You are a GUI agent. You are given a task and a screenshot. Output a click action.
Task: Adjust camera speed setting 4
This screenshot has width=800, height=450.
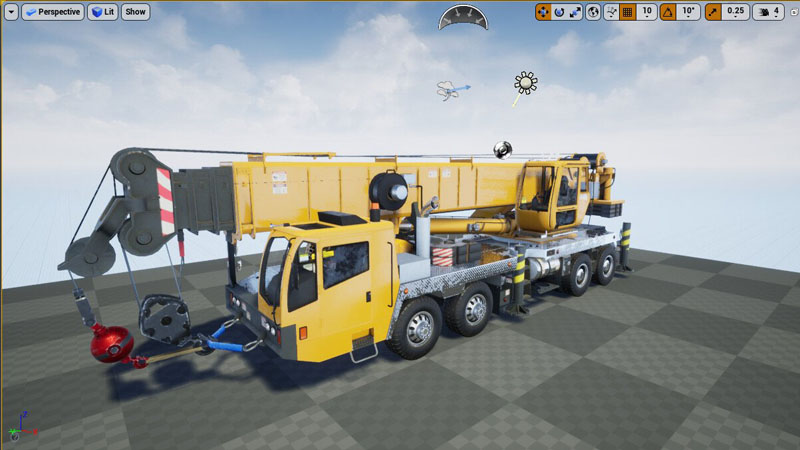[769, 12]
